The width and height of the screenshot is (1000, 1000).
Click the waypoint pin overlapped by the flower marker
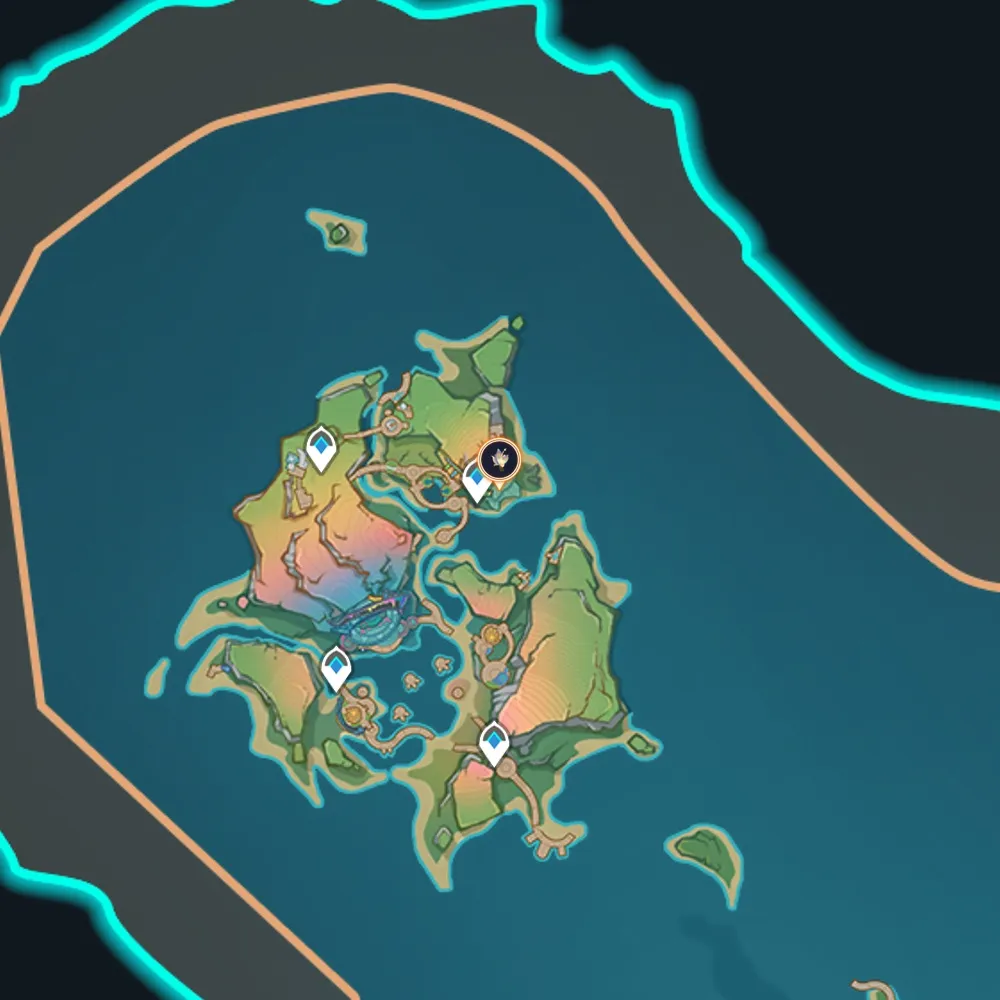(476, 487)
